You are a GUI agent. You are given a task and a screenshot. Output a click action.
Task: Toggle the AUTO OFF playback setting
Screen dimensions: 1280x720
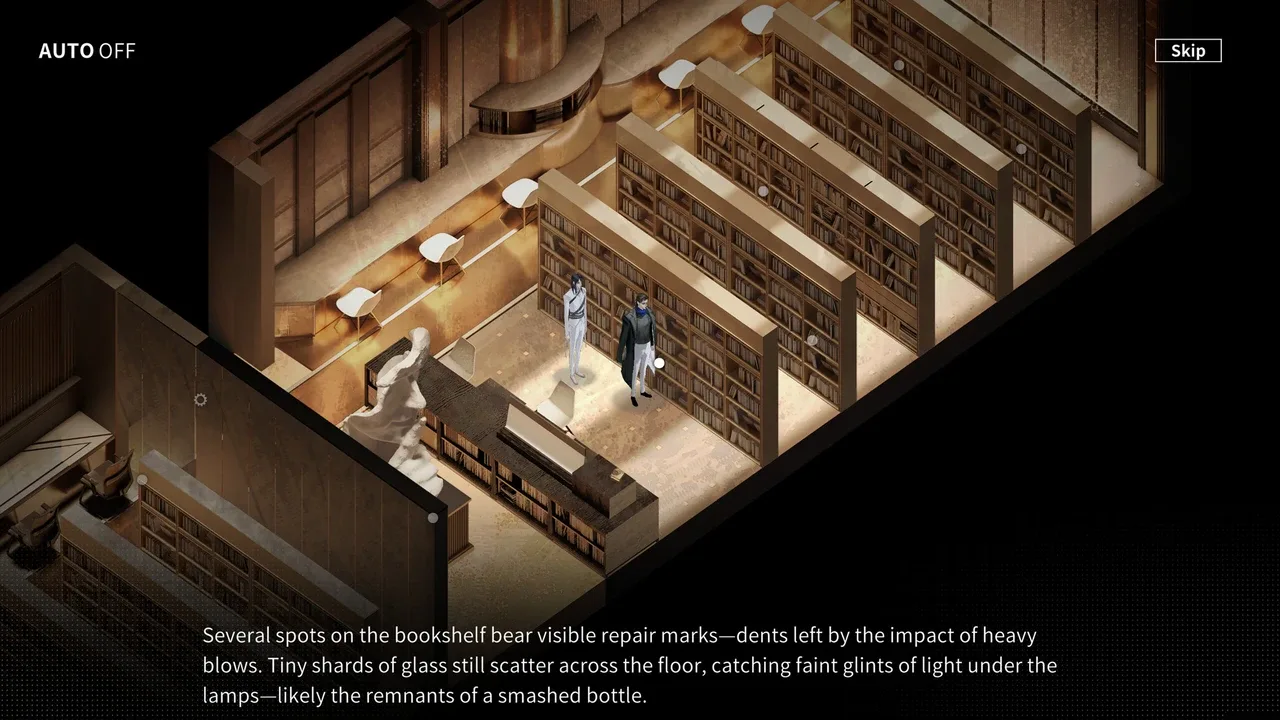pos(87,51)
